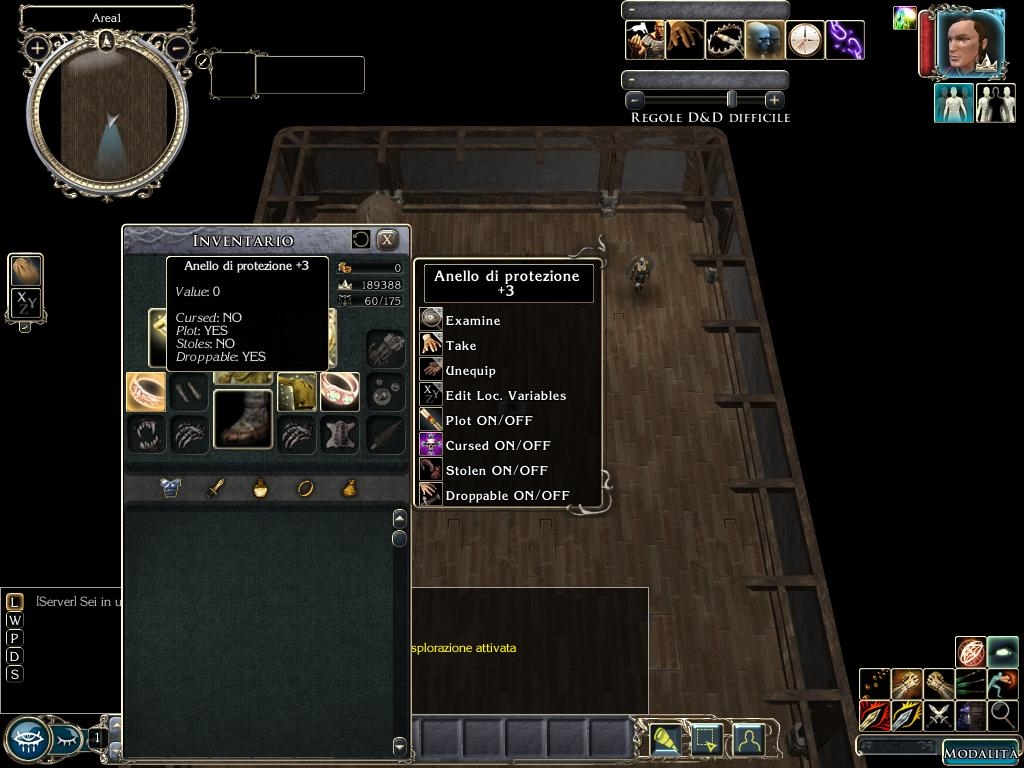Image resolution: width=1024 pixels, height=768 pixels.
Task: Open the Modalità button
Action: click(x=980, y=753)
